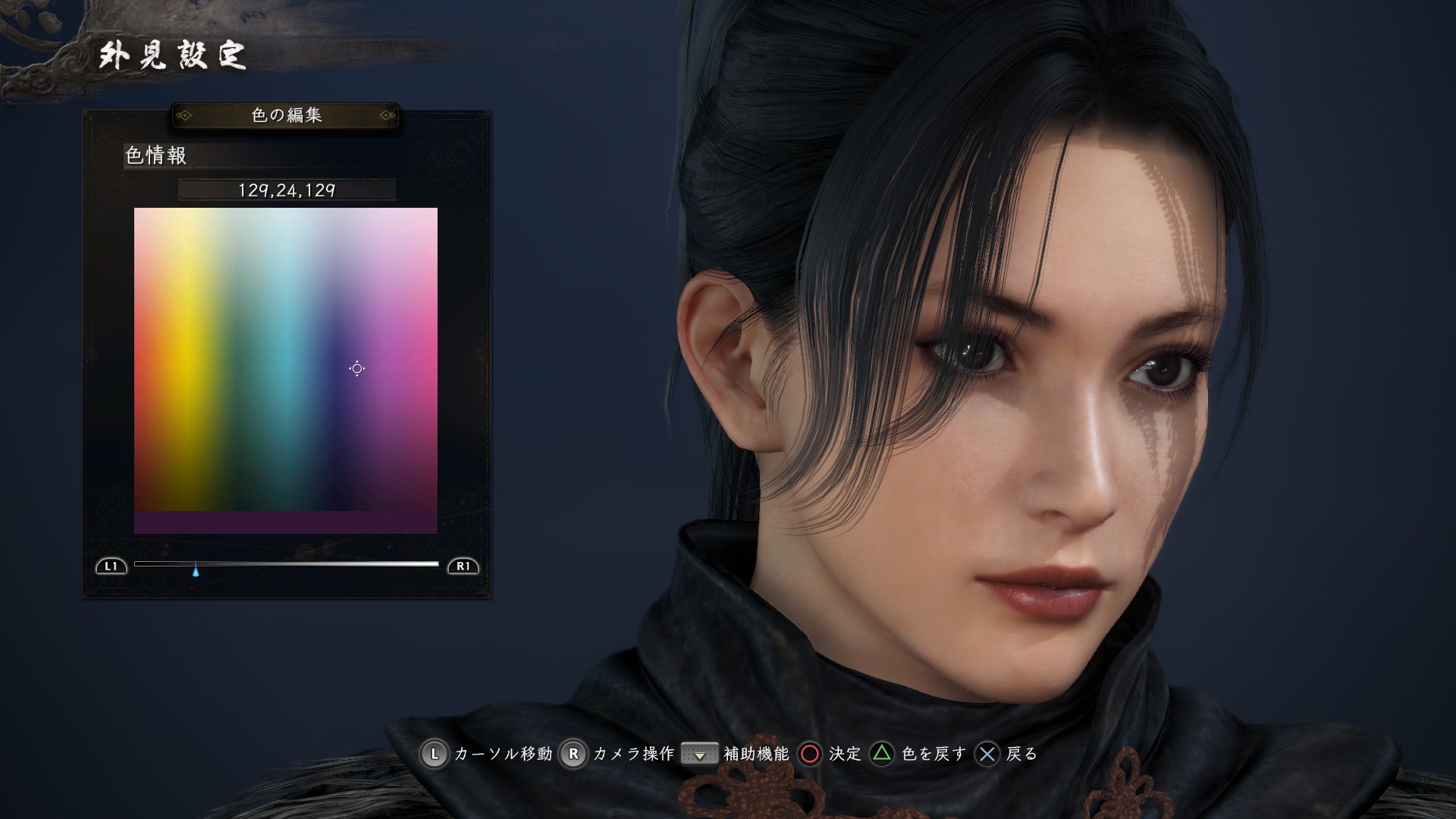Select the right diamond ornament on 色の編集 header
The width and height of the screenshot is (1456, 819).
(x=388, y=116)
